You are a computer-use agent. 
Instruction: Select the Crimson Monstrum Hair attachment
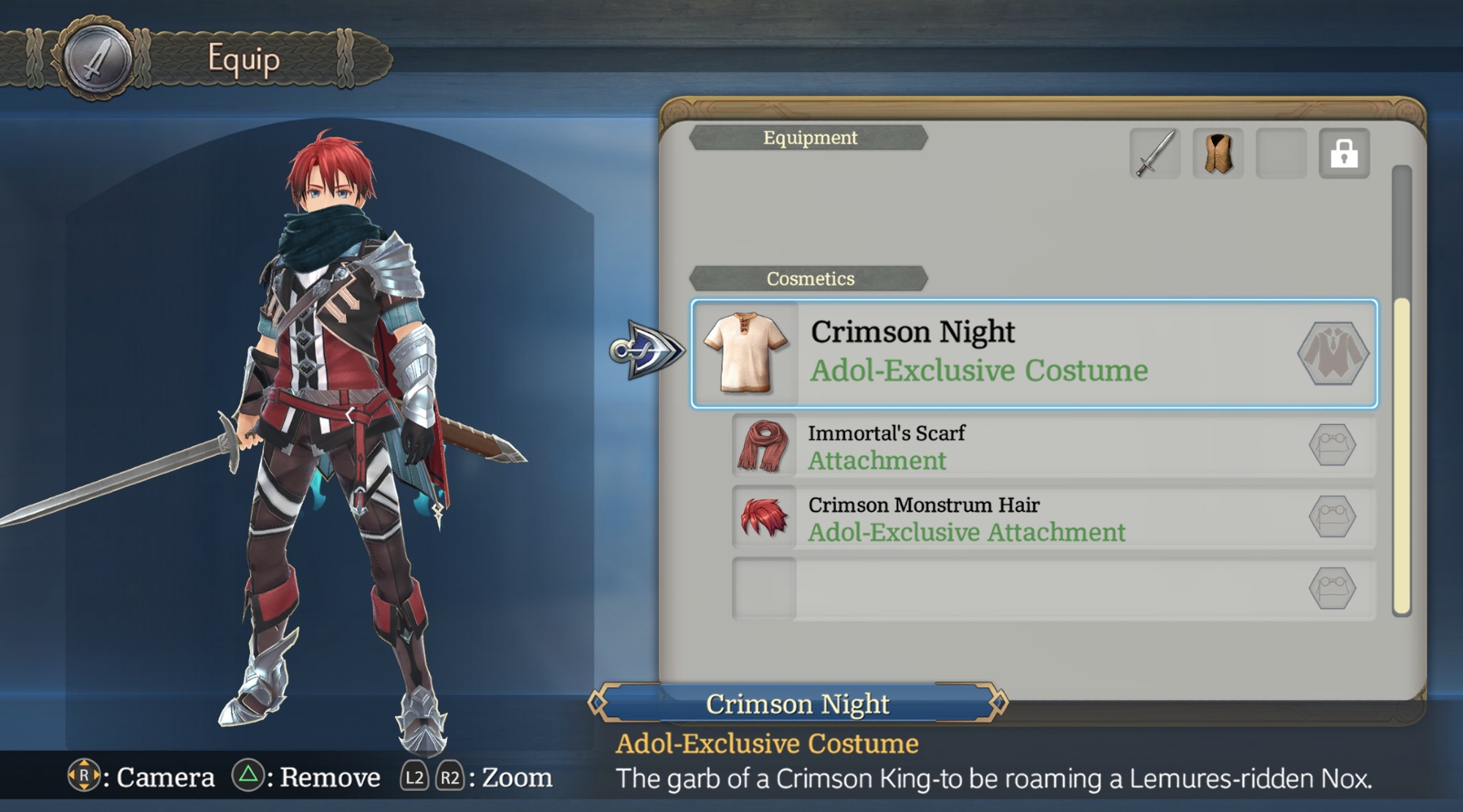click(1053, 518)
